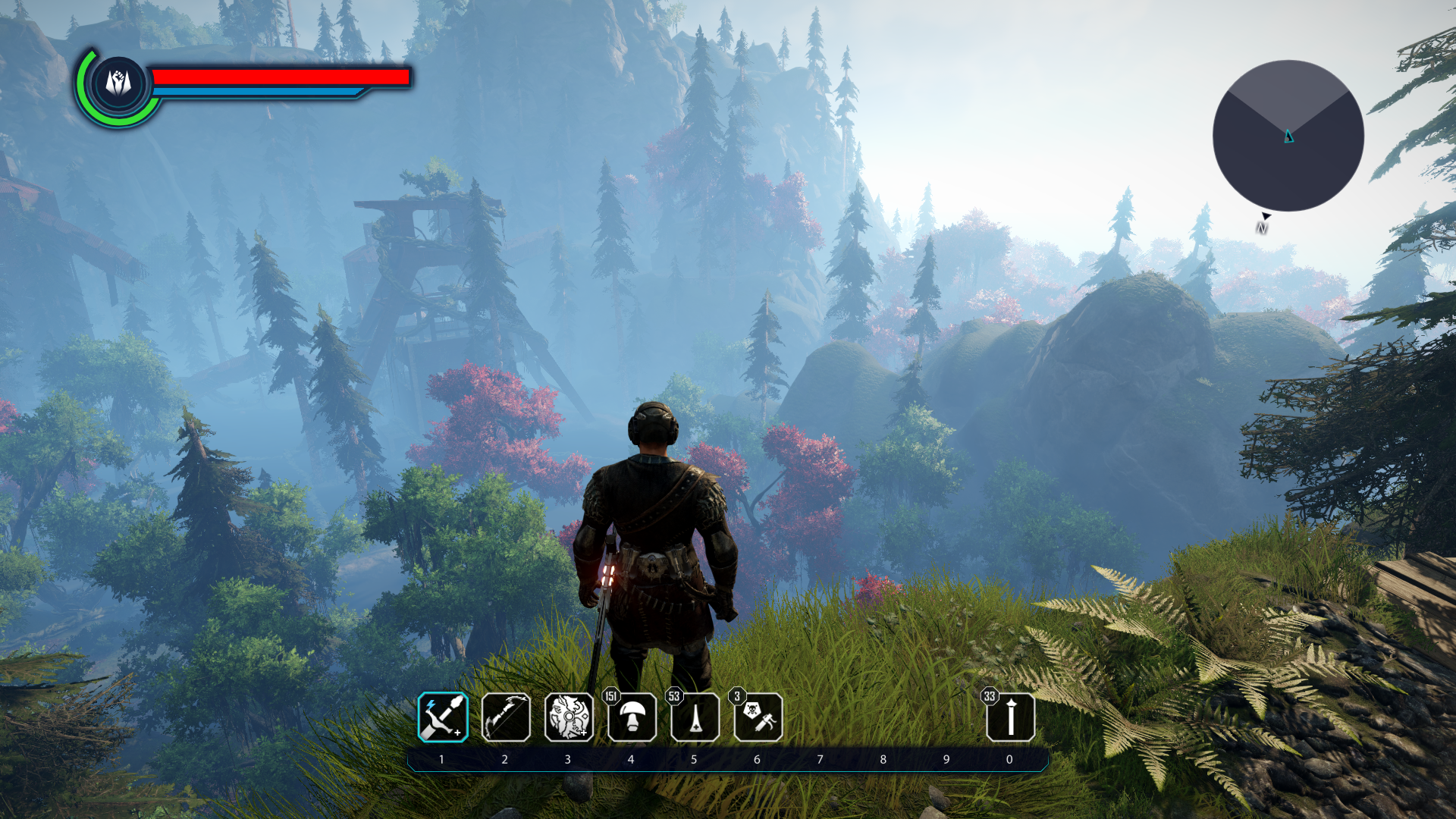
Task: Select the lightning sword in hotbar slot 1
Action: [443, 717]
